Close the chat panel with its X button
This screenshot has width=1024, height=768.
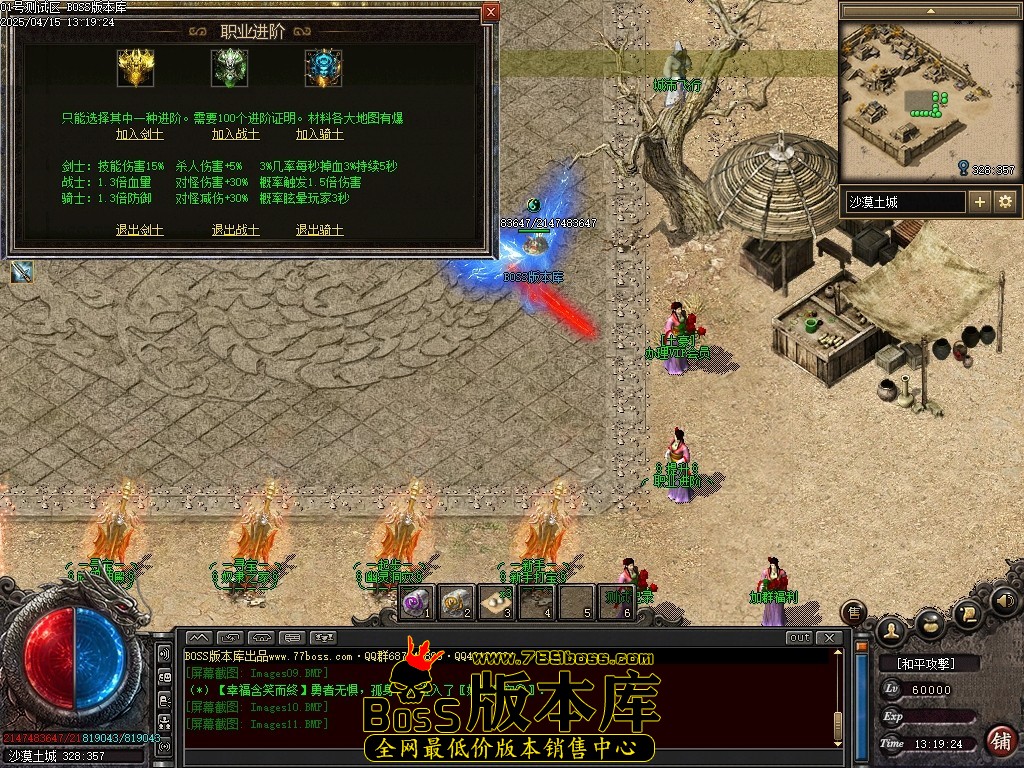(x=829, y=638)
